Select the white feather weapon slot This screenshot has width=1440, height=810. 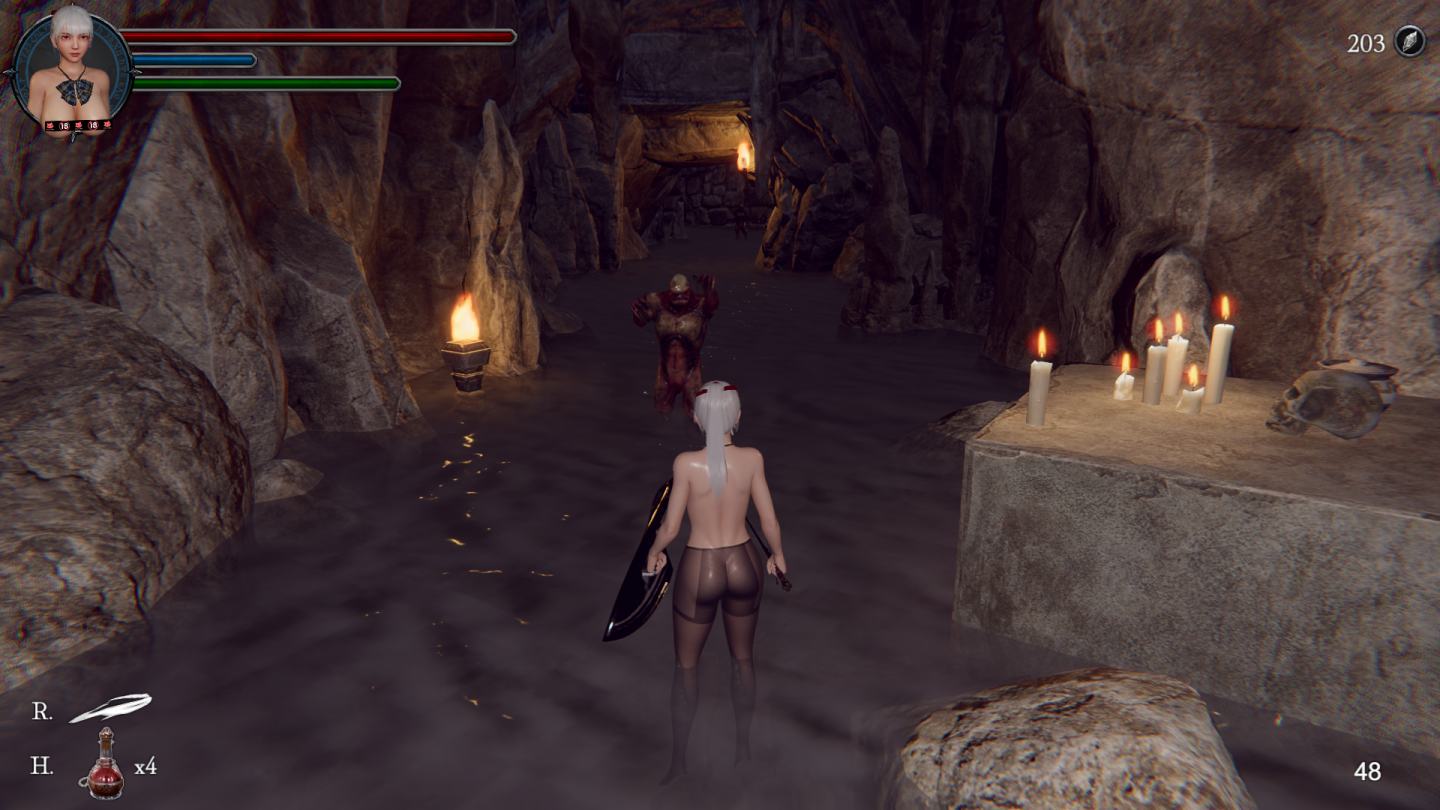pyautogui.click(x=110, y=708)
